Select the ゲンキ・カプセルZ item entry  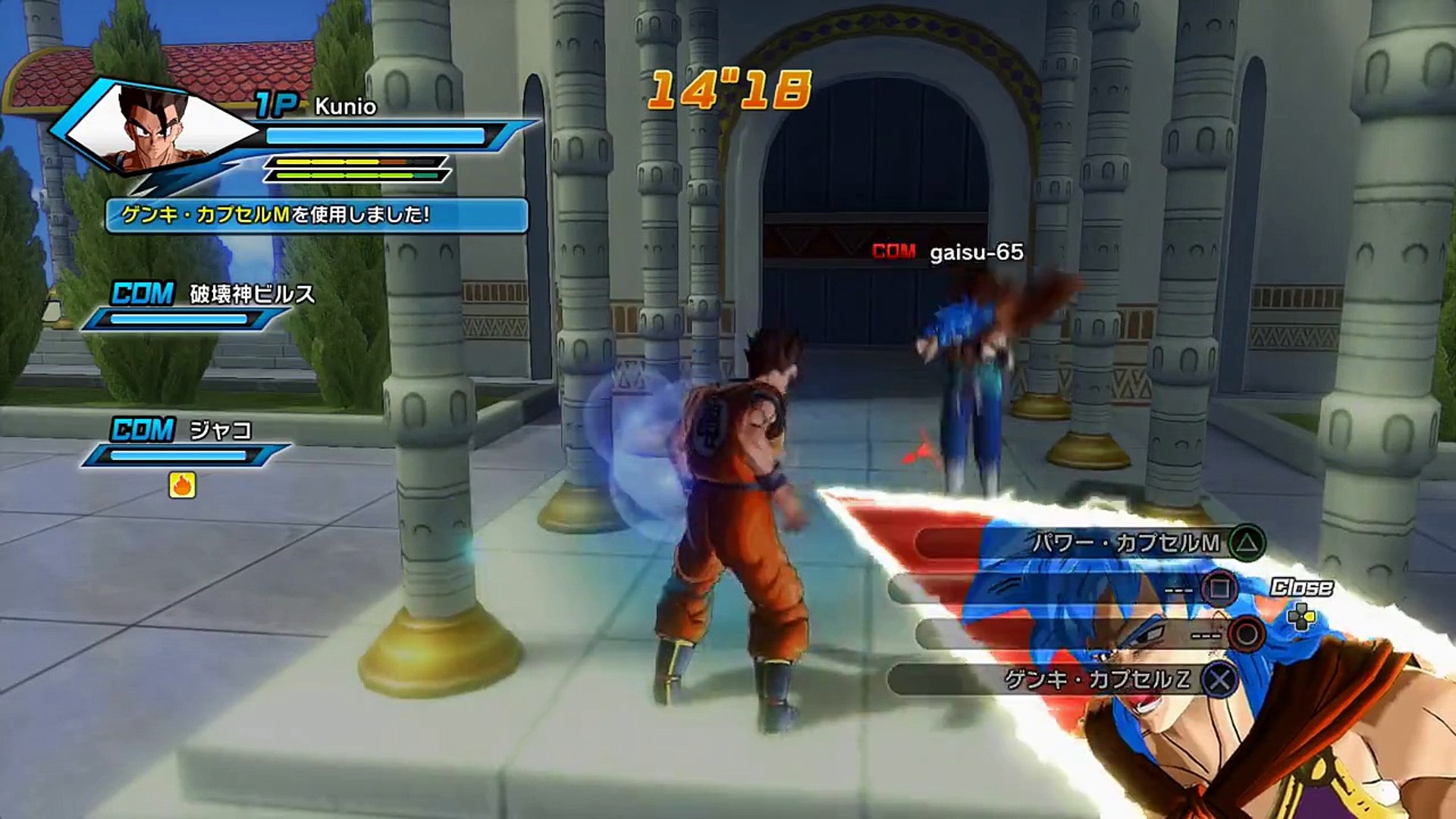tap(1097, 679)
